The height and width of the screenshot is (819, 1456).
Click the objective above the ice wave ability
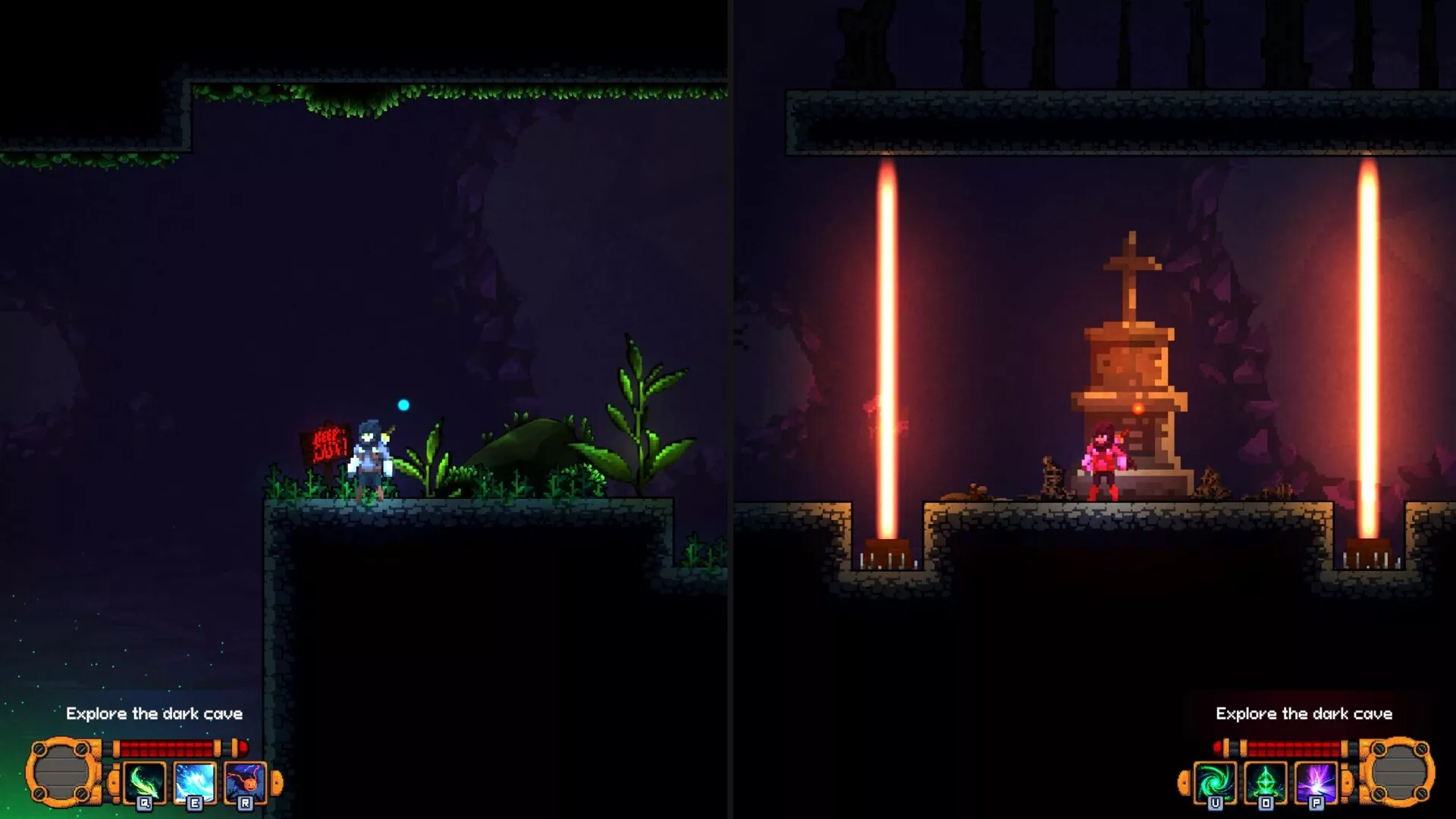(154, 714)
